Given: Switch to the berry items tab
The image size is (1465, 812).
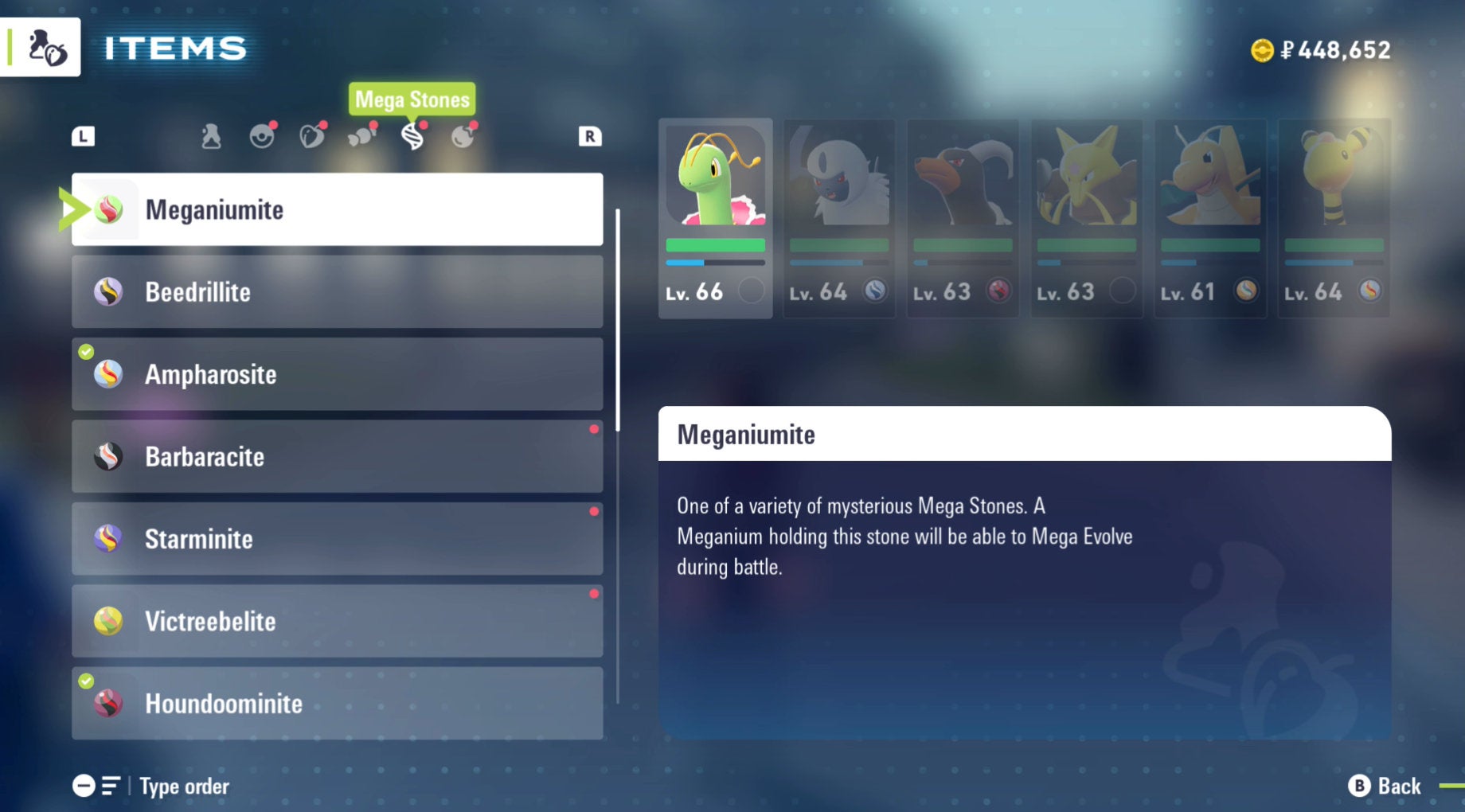Looking at the screenshot, I should (311, 137).
